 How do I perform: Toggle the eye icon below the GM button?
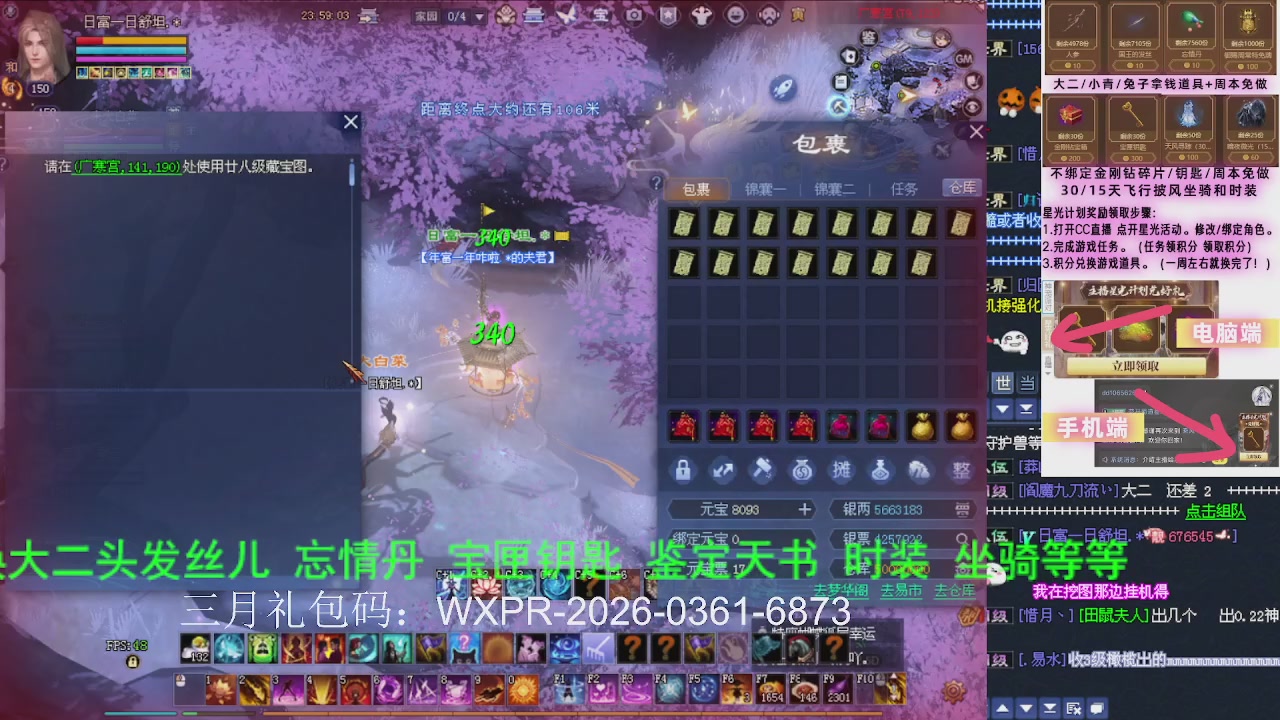click(972, 105)
